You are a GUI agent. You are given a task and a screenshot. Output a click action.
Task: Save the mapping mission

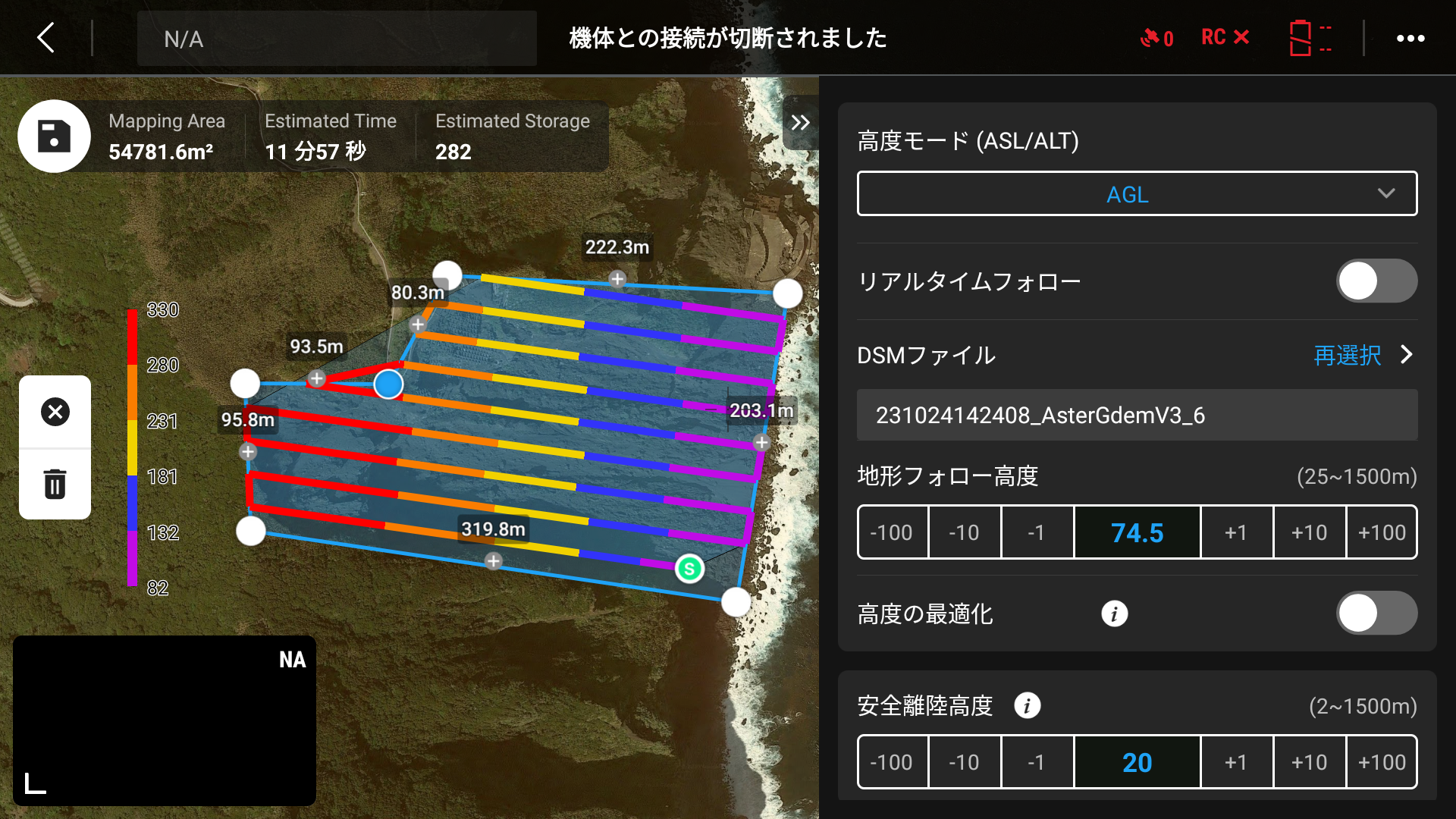(54, 136)
